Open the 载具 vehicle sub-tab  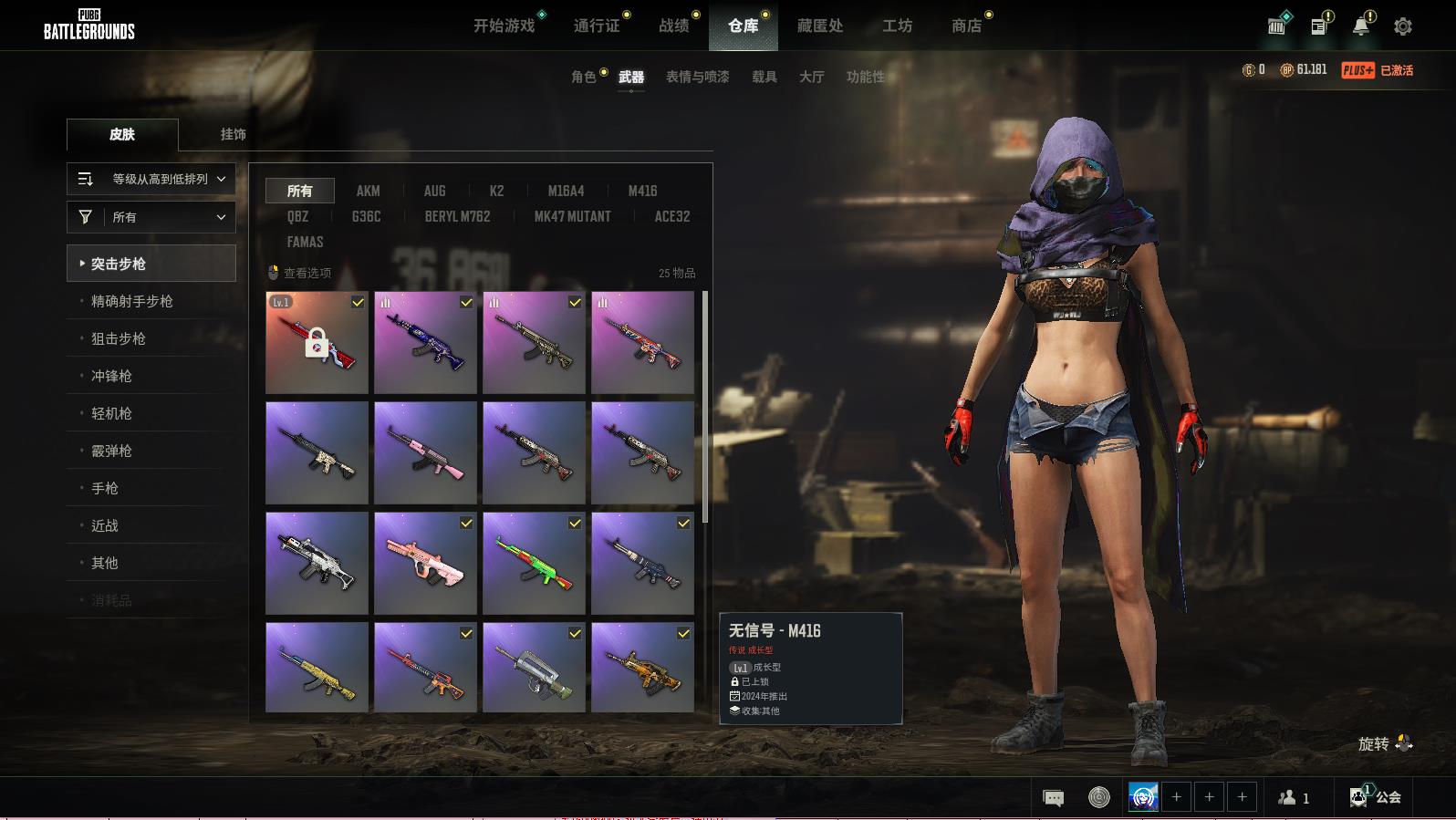764,77
